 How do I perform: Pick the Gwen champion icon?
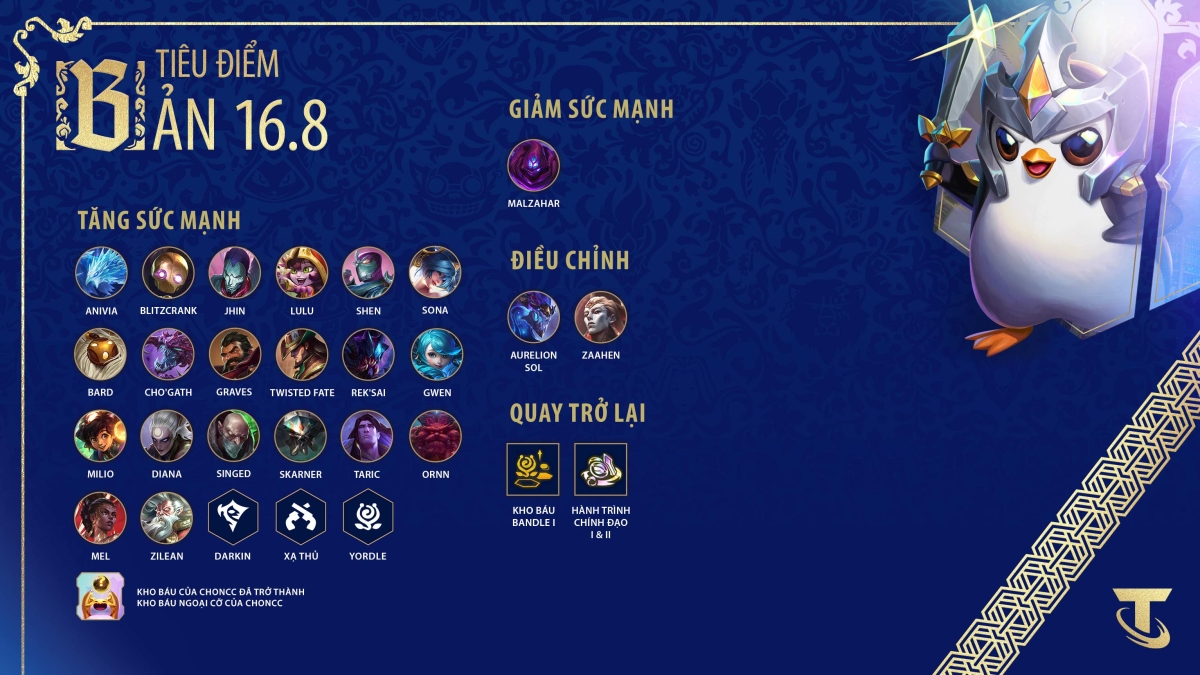pyautogui.click(x=436, y=354)
